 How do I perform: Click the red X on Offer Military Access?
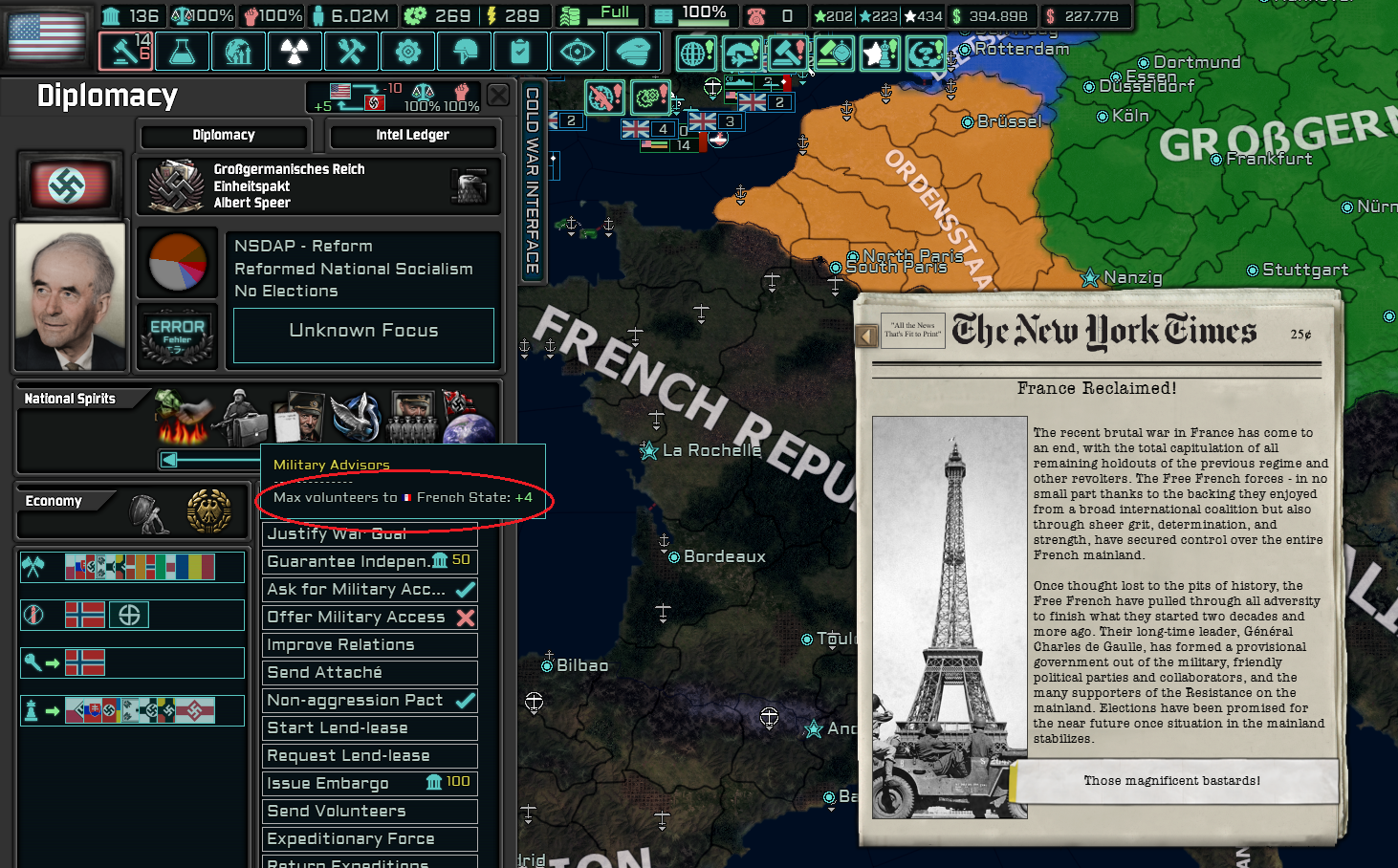click(x=467, y=618)
